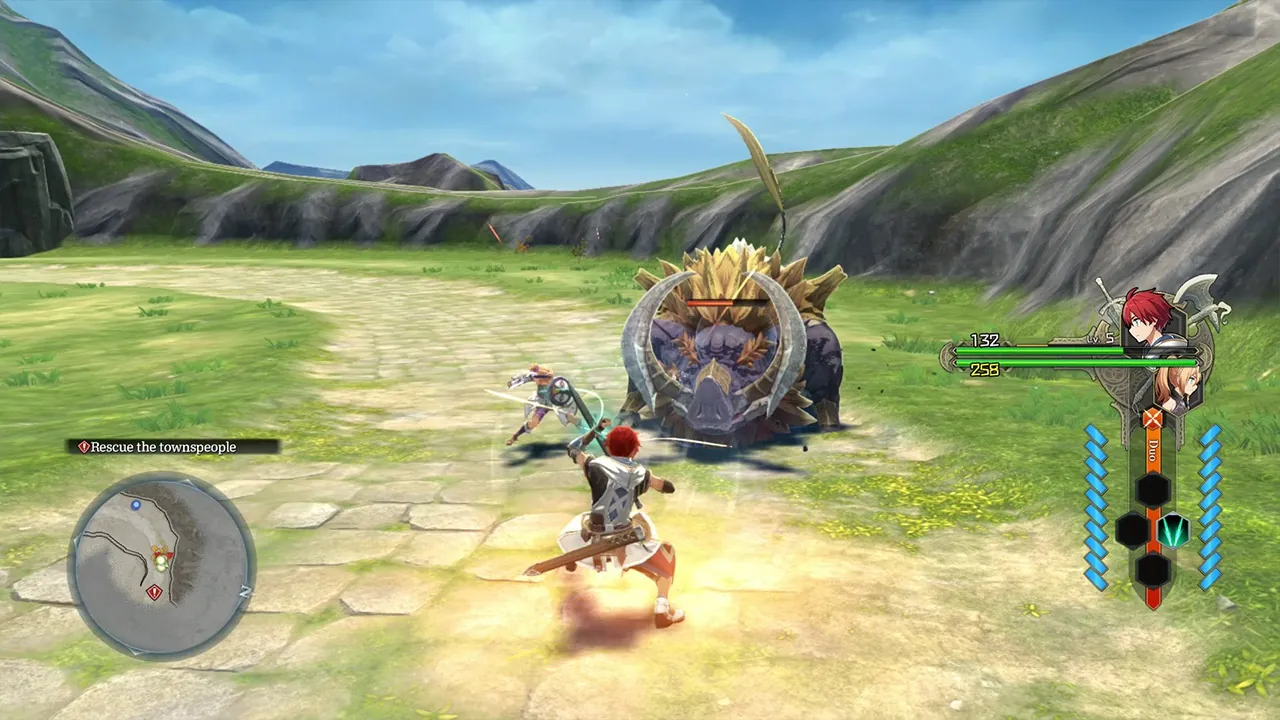Click the red X emblem atop the Duo gauge
Viewport: 1280px width, 720px height.
pyautogui.click(x=1152, y=419)
